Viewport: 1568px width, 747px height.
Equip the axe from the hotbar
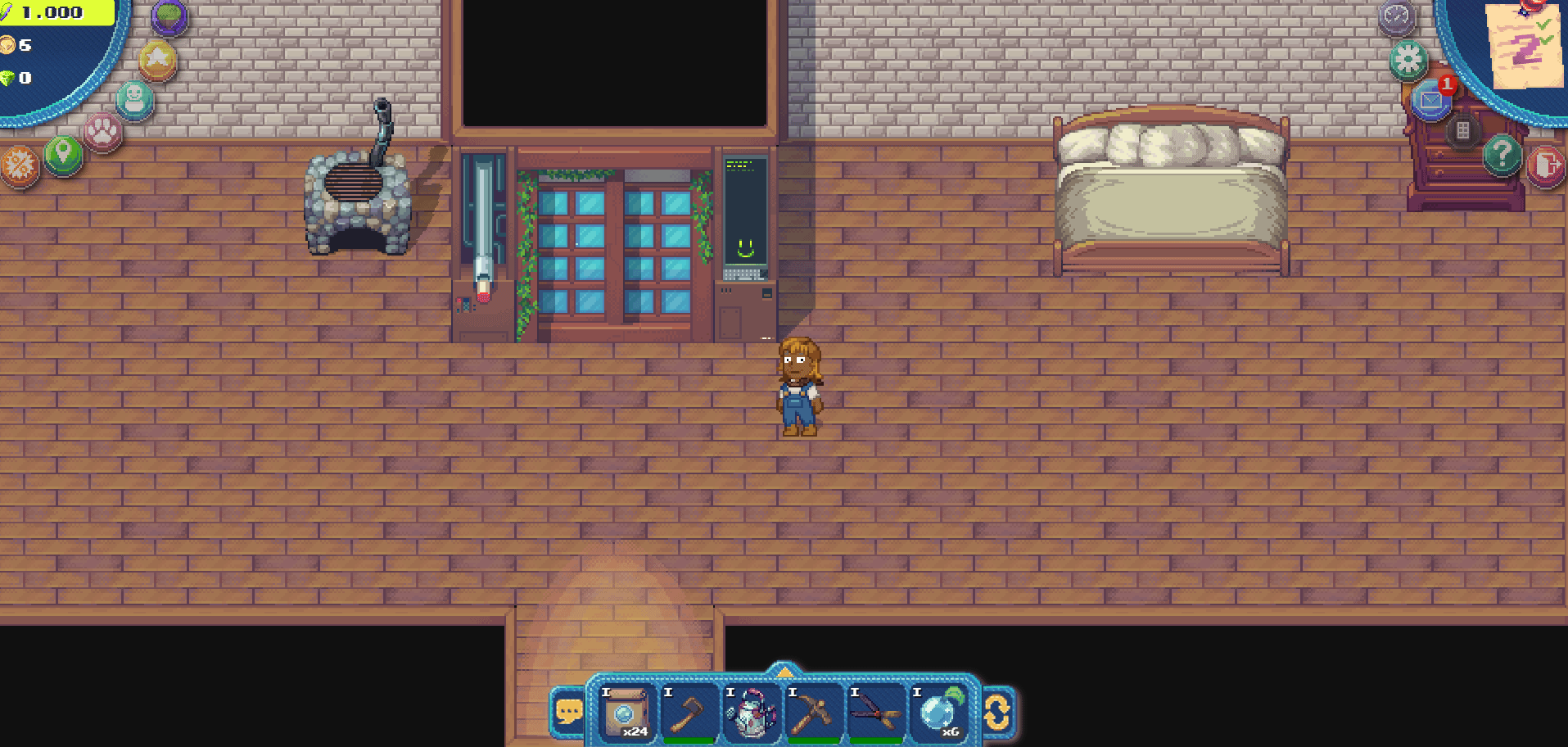pyautogui.click(x=689, y=711)
